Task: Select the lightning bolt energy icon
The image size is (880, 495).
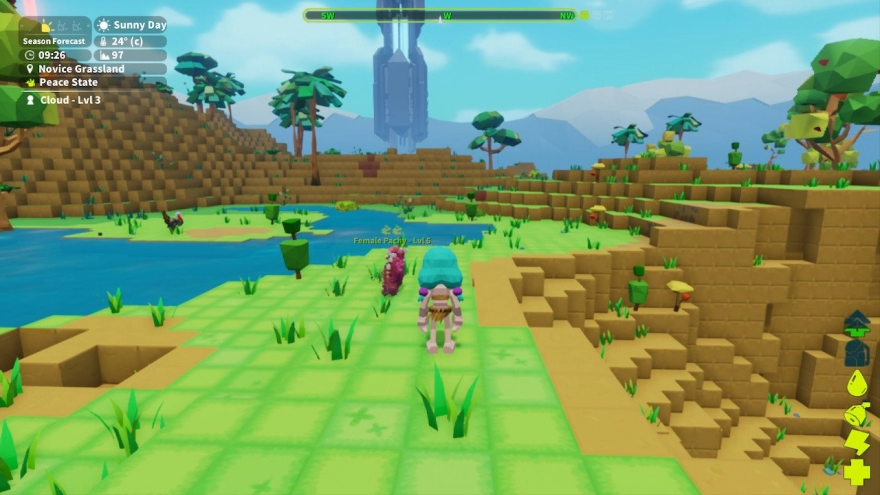Action: point(857,443)
